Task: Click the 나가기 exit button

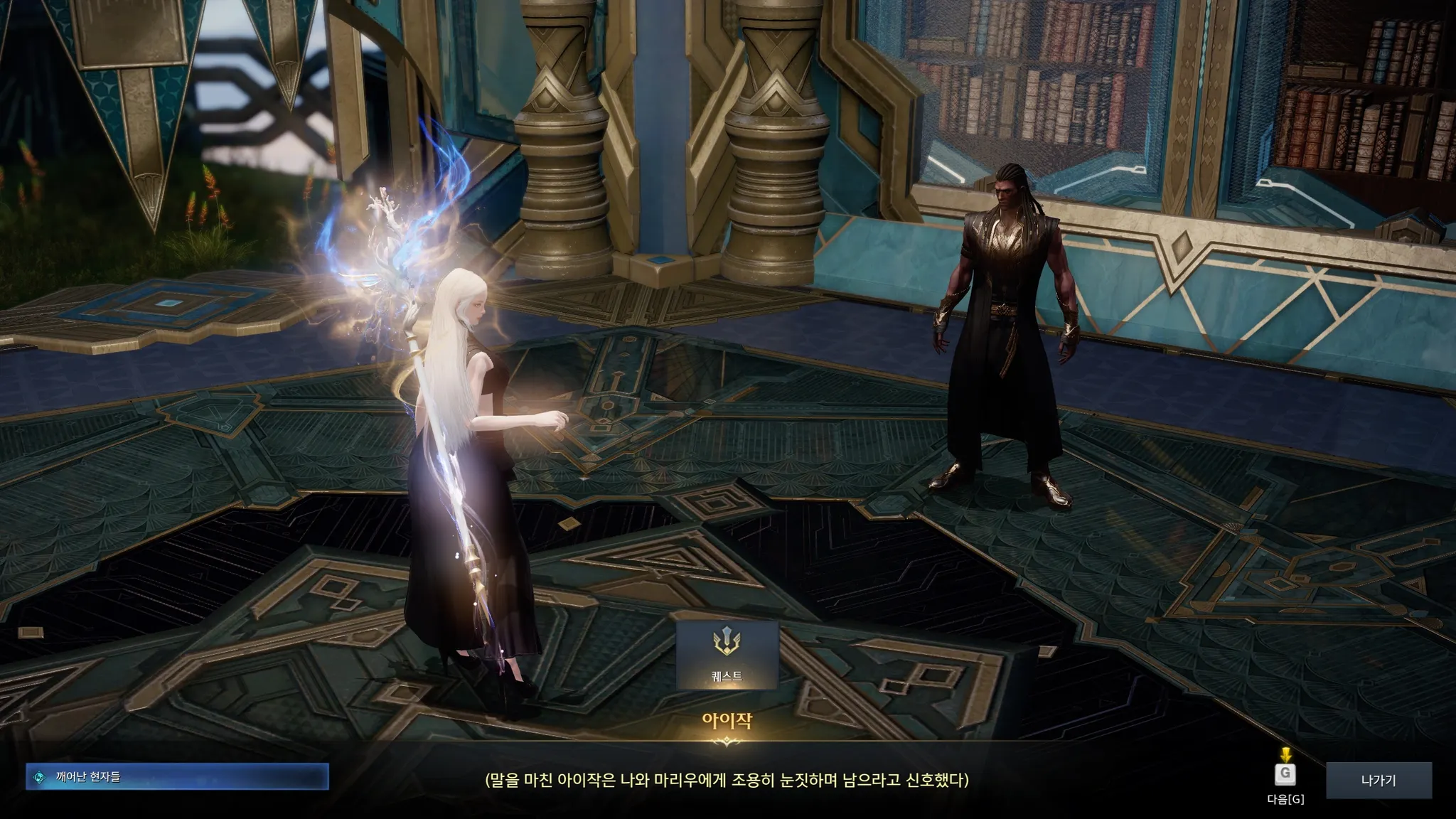Action: click(1379, 780)
